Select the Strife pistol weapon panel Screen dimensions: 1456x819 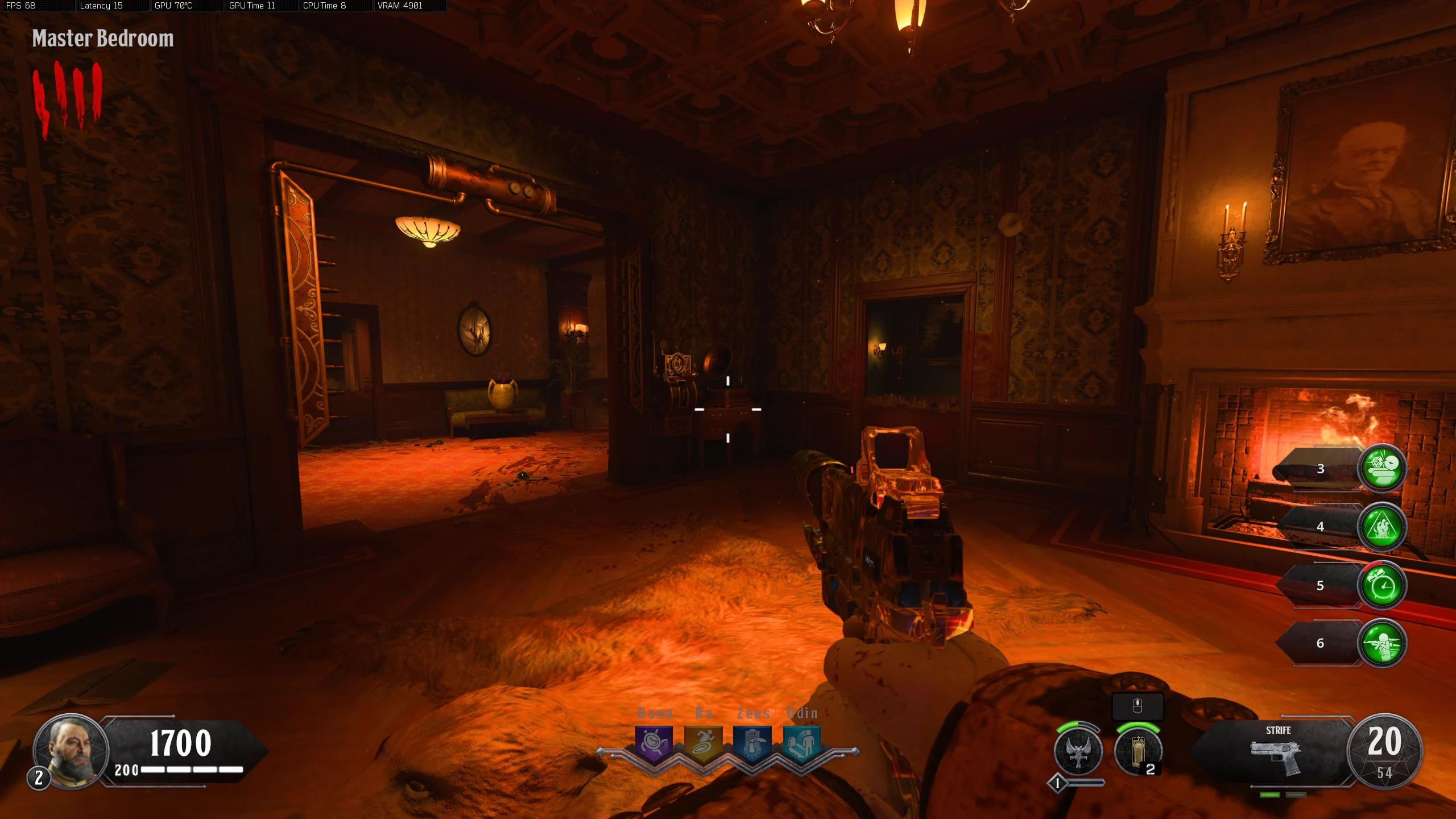1277,752
